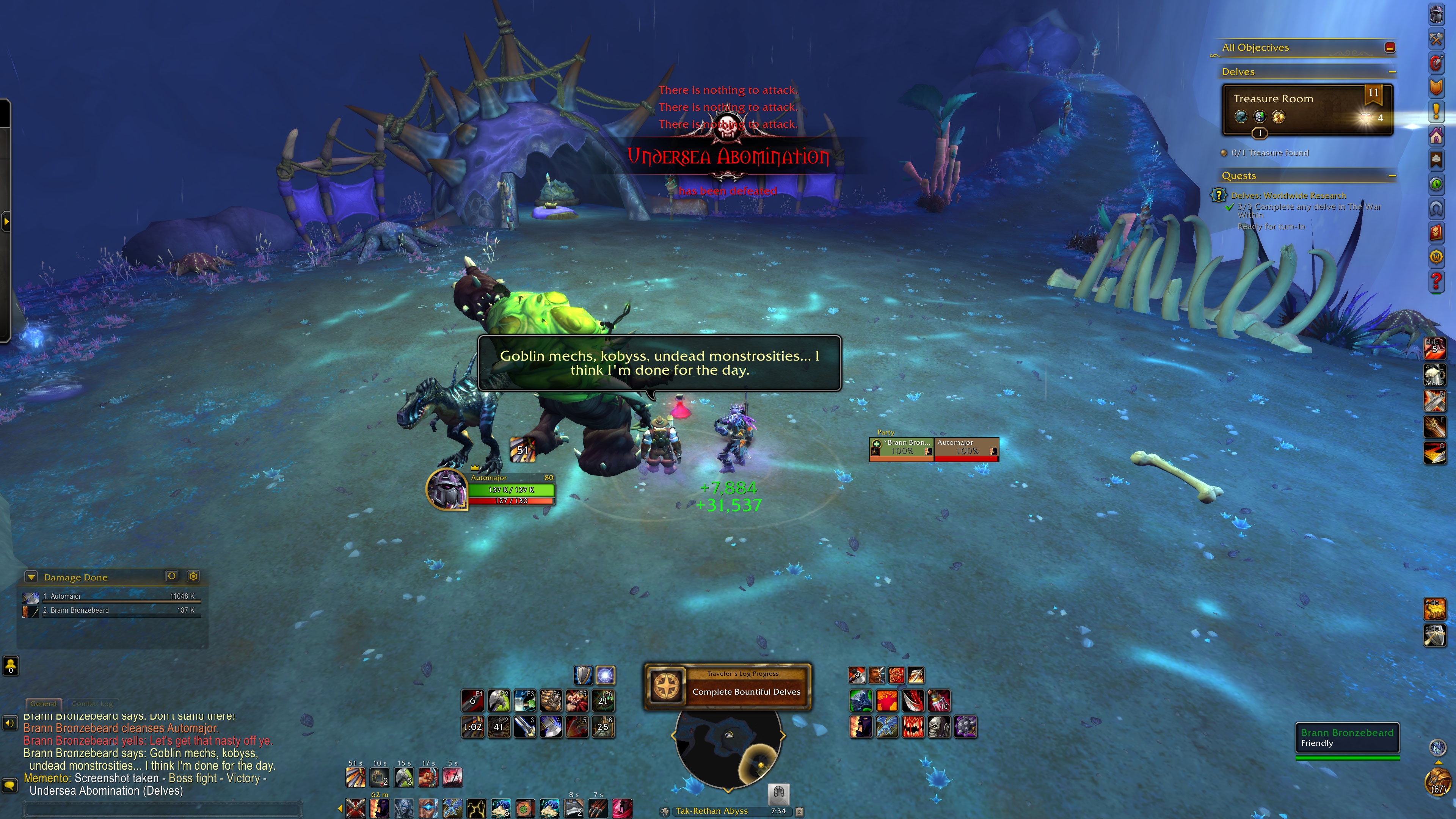Open the red question mark help button
Viewport: 1456px width, 819px height.
1436,281
